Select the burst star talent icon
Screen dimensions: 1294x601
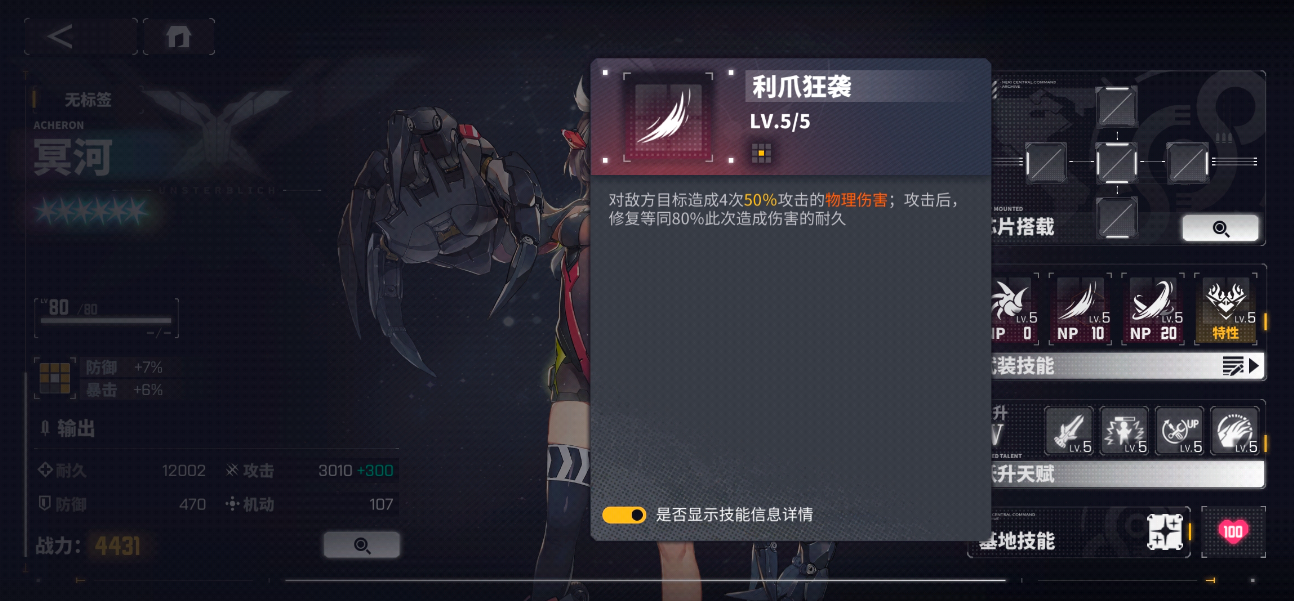[1124, 432]
